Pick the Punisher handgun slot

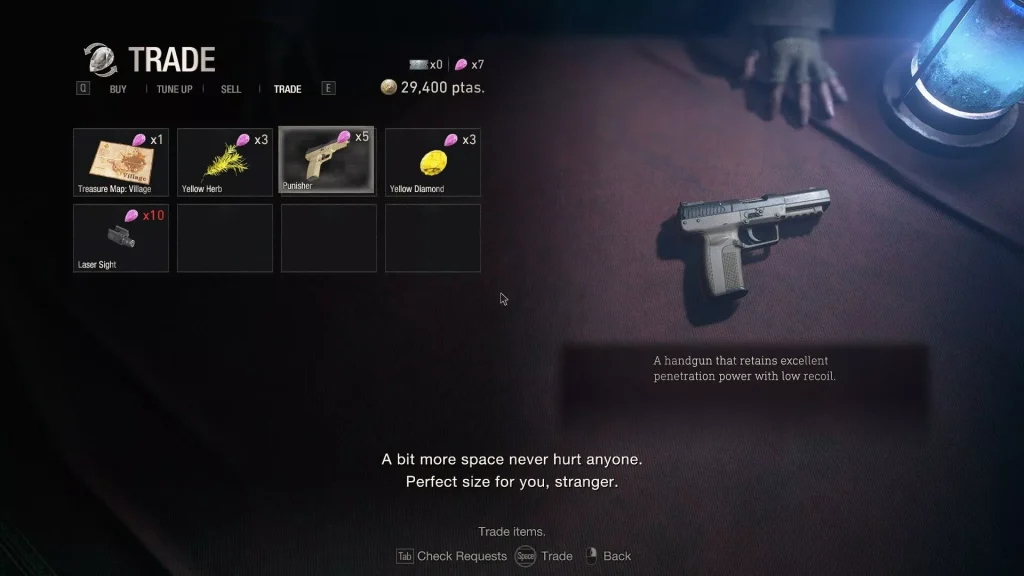[327, 160]
